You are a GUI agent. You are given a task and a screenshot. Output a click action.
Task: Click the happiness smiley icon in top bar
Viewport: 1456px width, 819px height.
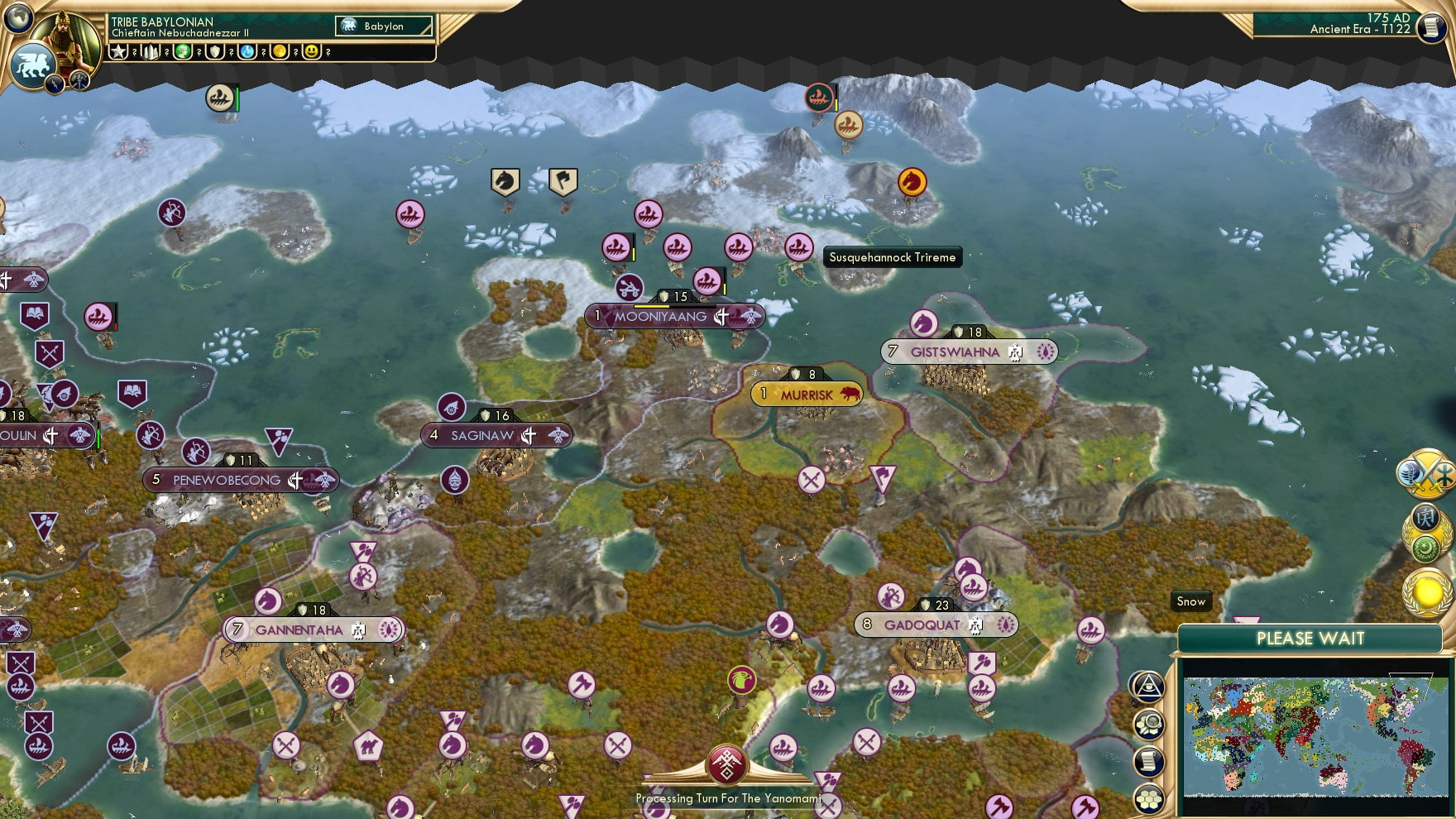313,52
